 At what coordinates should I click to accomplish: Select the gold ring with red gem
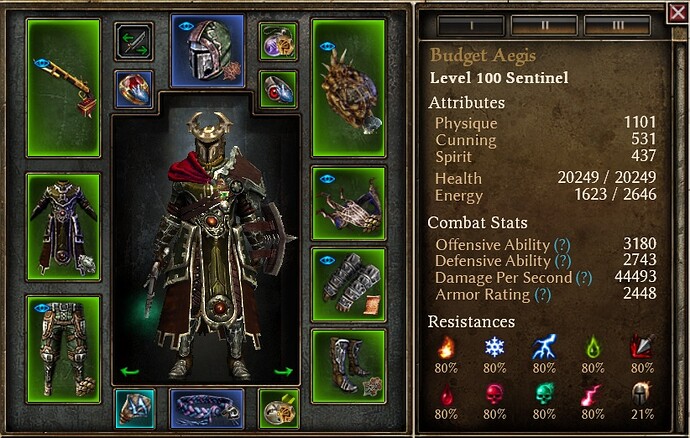(133, 88)
